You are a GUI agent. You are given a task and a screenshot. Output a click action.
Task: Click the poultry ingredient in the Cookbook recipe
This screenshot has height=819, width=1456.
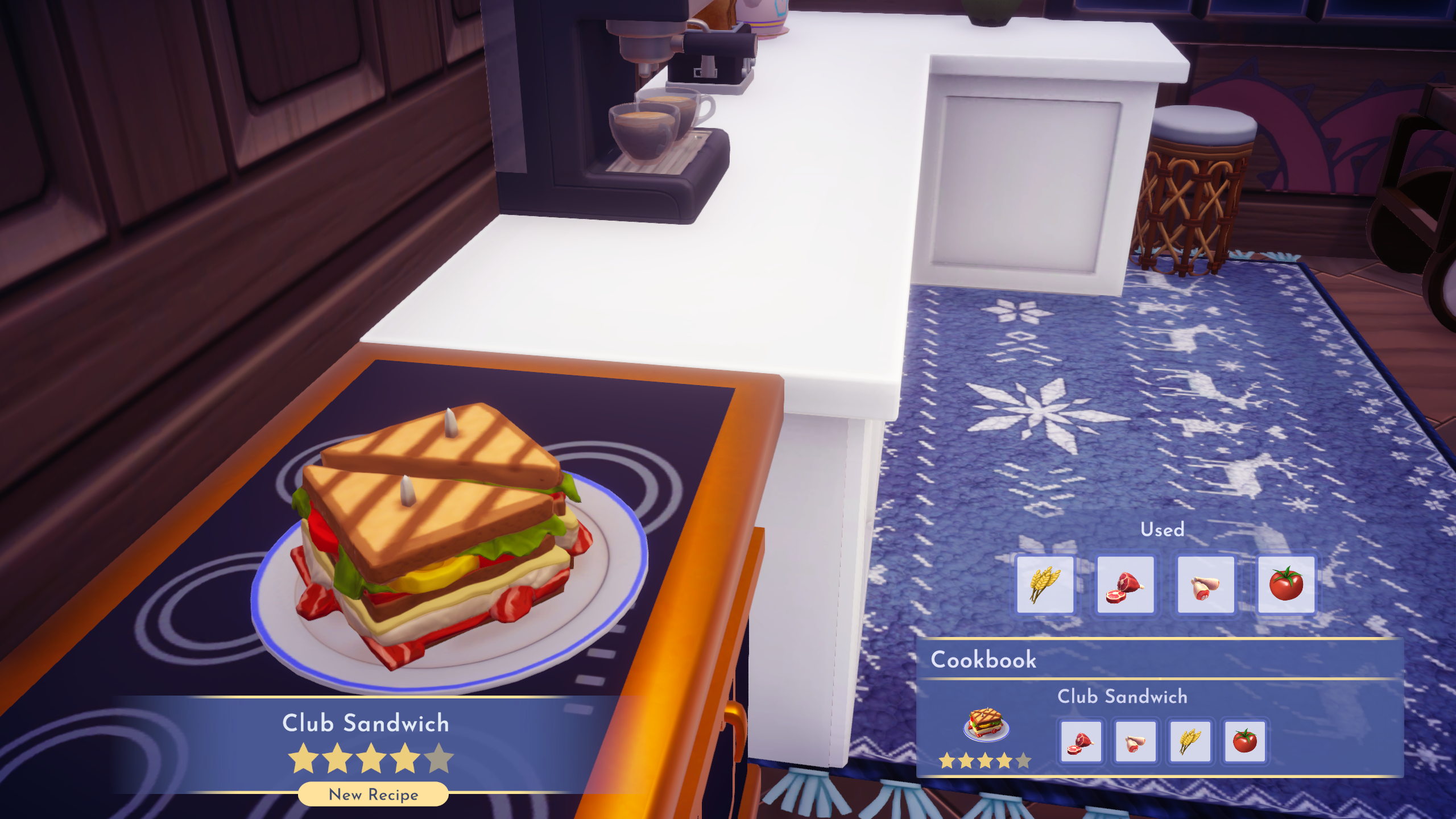(x=1136, y=742)
